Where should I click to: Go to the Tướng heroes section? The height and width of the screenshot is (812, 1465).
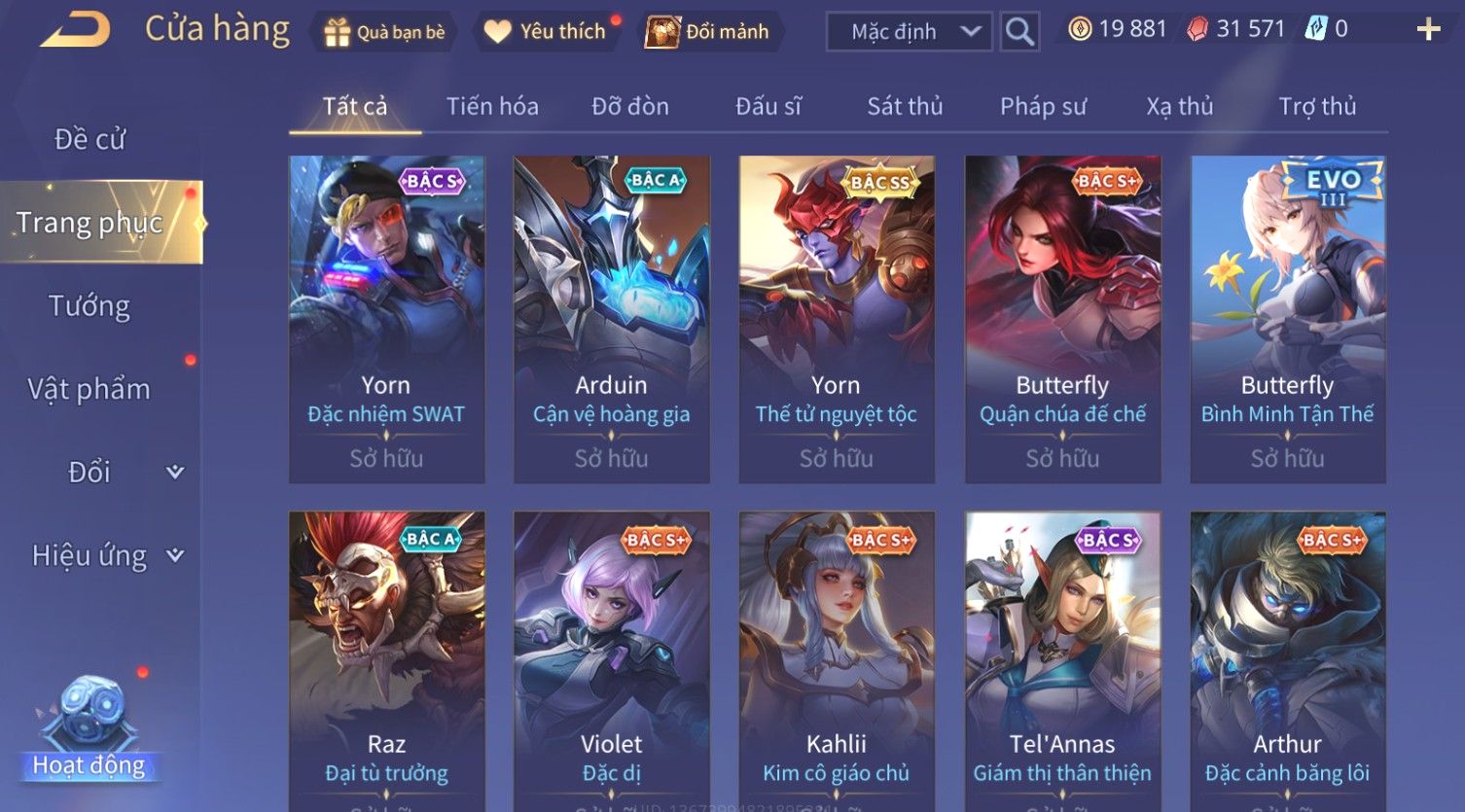coord(89,306)
